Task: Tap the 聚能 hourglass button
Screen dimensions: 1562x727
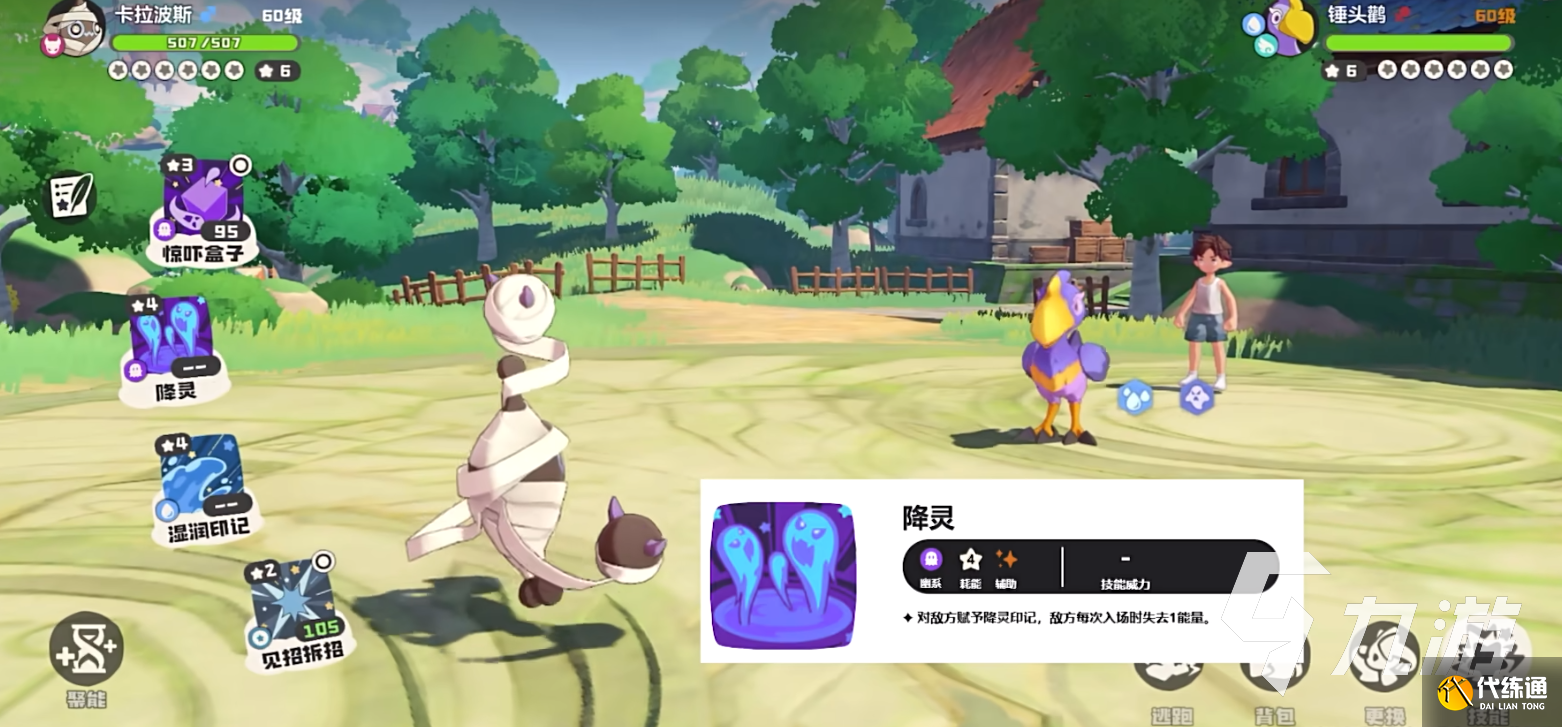Action: tap(86, 650)
